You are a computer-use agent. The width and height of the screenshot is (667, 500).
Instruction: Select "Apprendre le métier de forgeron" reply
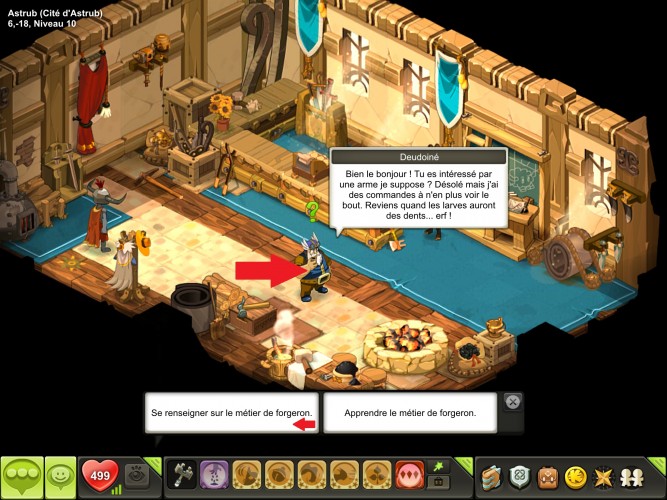coord(408,412)
